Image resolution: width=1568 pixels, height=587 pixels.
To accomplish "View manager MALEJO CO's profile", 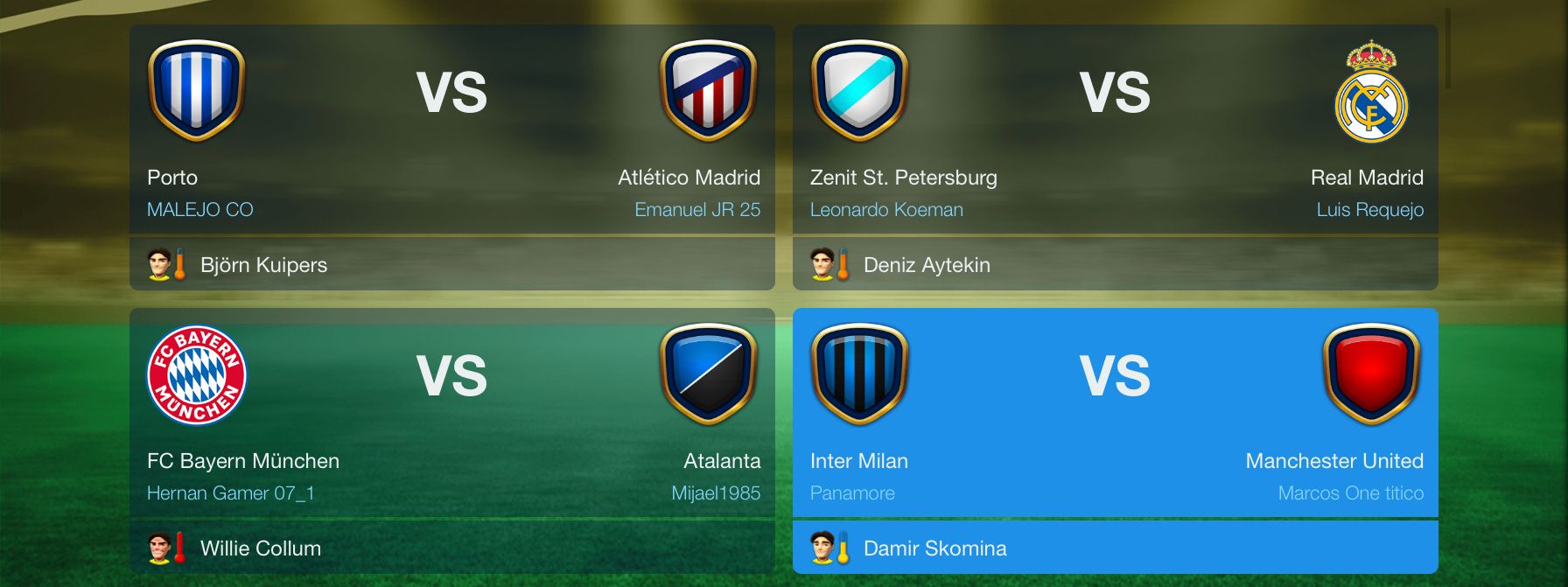I will (200, 210).
